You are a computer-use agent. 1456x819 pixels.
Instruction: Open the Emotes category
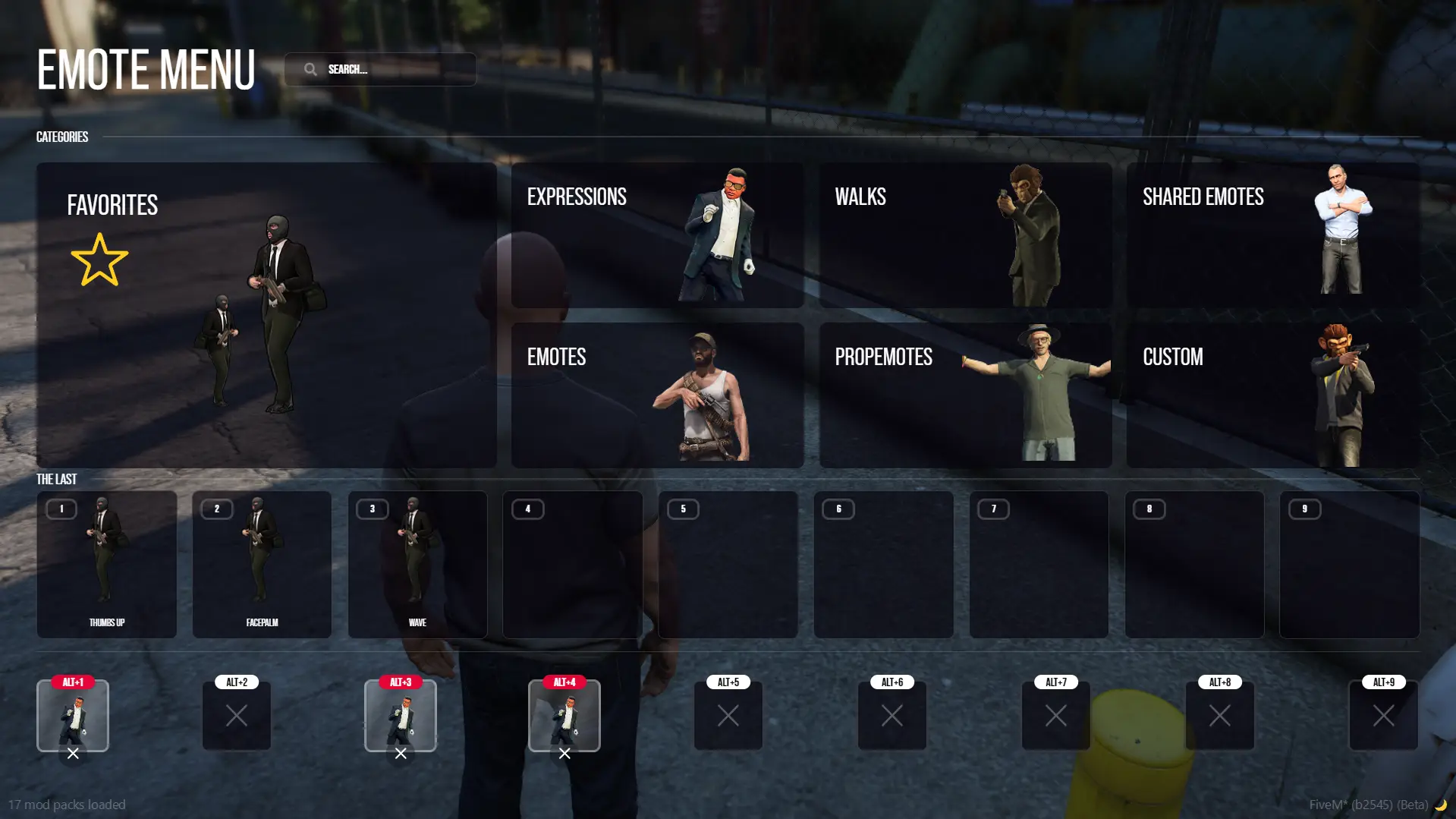(x=656, y=395)
